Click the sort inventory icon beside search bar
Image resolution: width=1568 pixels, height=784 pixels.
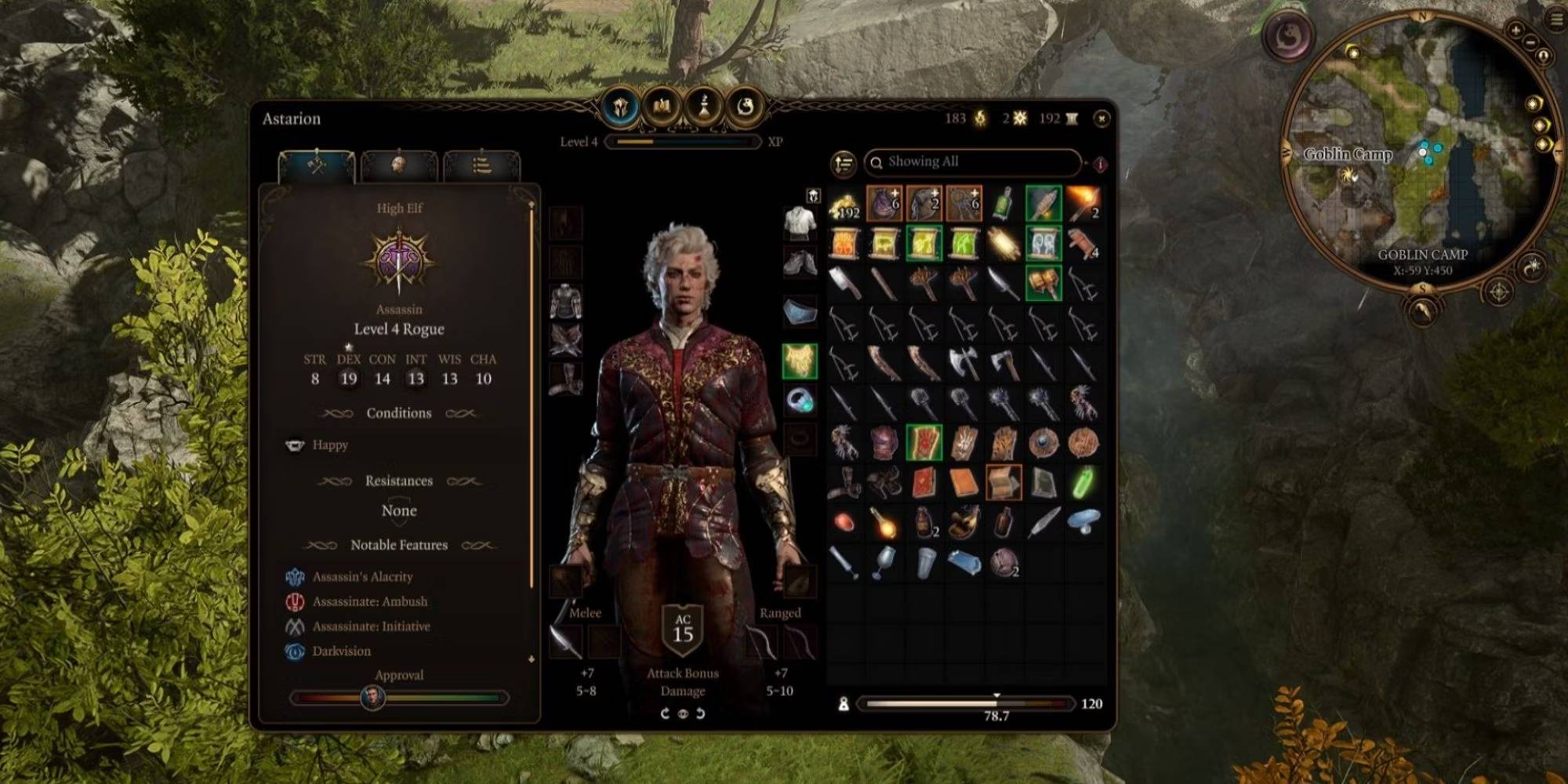(x=841, y=163)
